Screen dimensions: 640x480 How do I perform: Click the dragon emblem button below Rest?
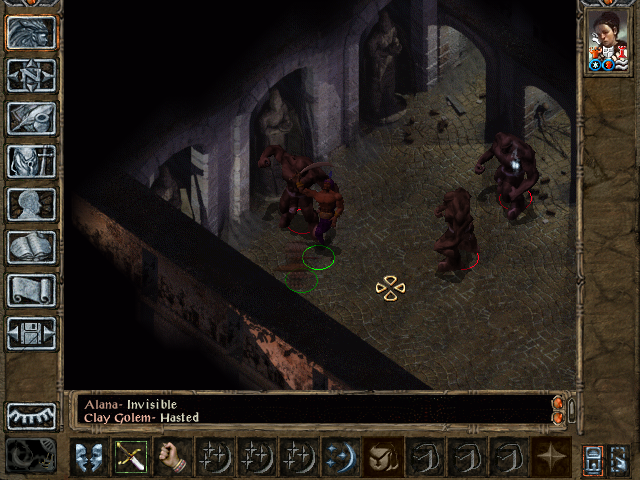click(x=31, y=456)
